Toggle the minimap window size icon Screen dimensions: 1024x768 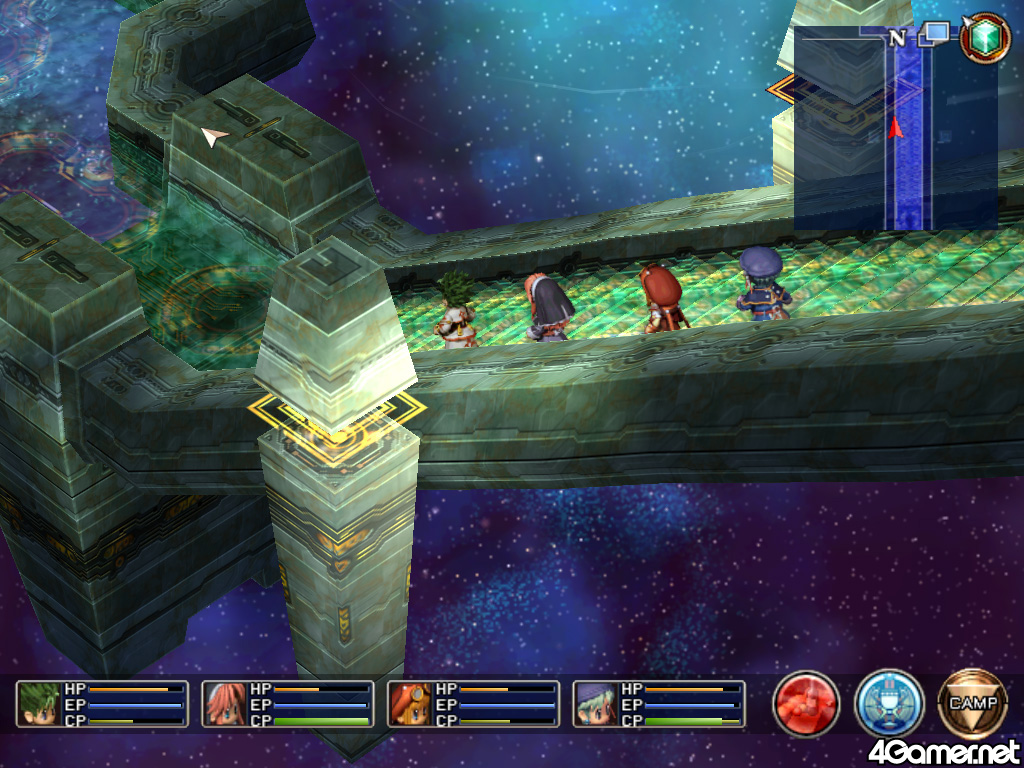point(936,36)
